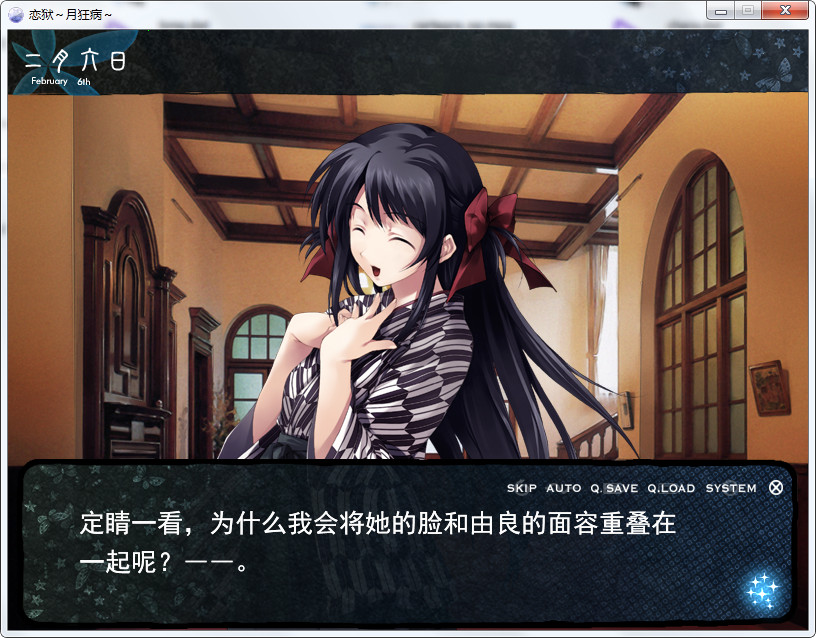
Task: Hide the dialogue box with the X icon
Action: 776,488
